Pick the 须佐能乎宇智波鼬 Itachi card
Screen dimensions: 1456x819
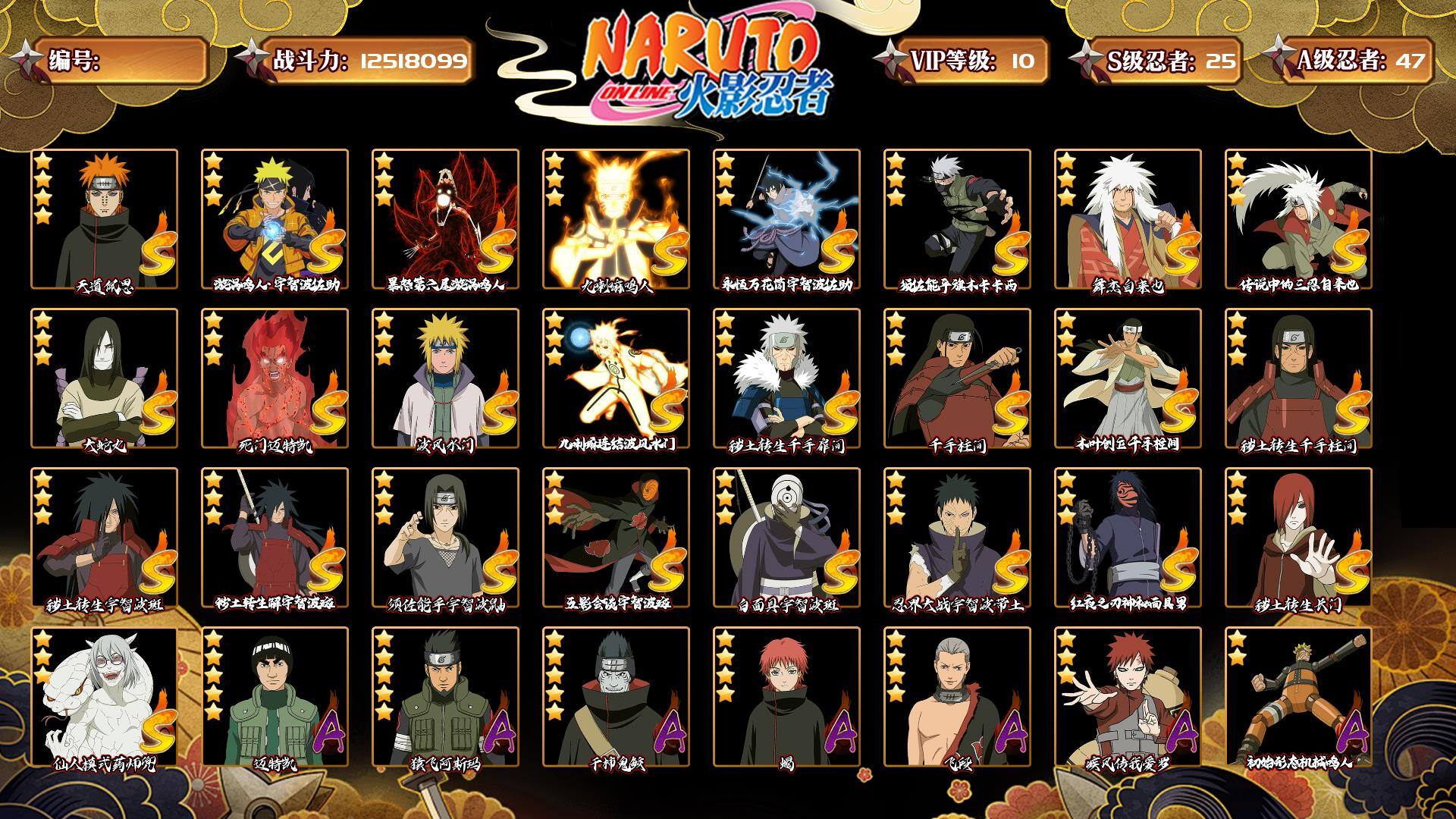[445, 538]
